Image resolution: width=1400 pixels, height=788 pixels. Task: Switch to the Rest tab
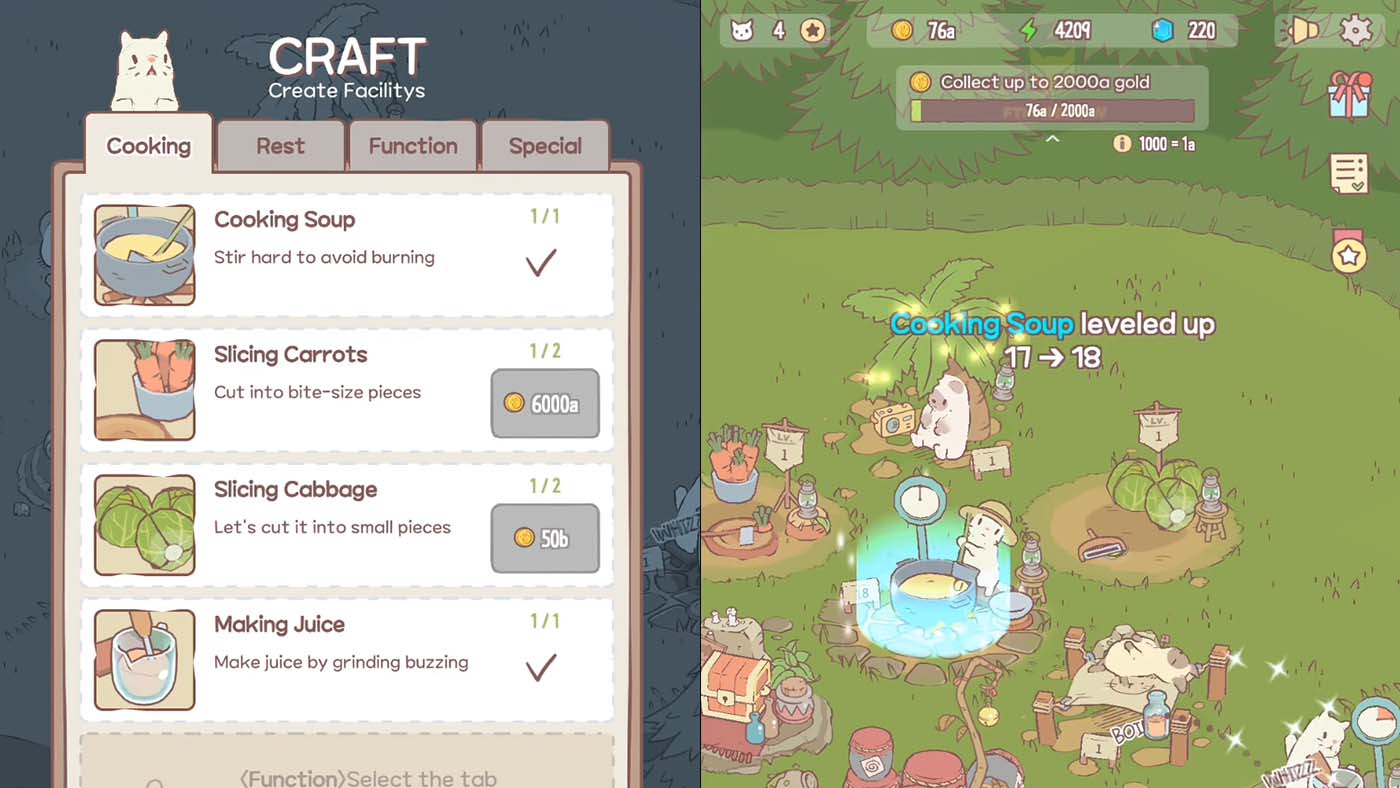click(x=280, y=146)
